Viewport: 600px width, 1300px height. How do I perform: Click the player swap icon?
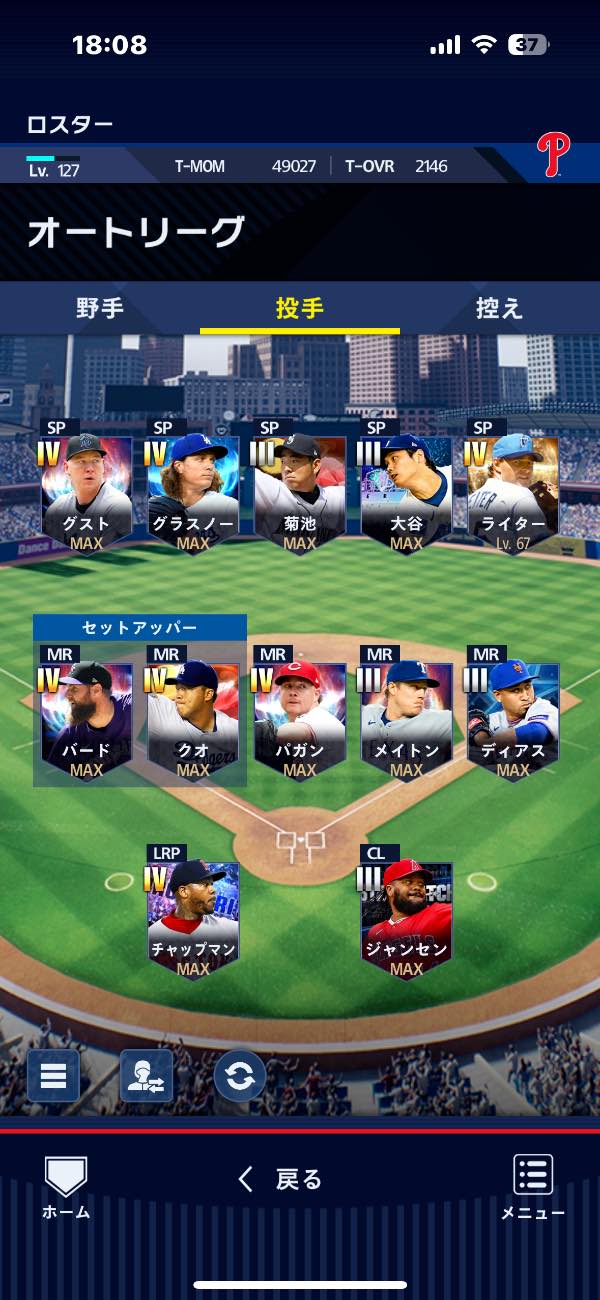(x=146, y=1076)
